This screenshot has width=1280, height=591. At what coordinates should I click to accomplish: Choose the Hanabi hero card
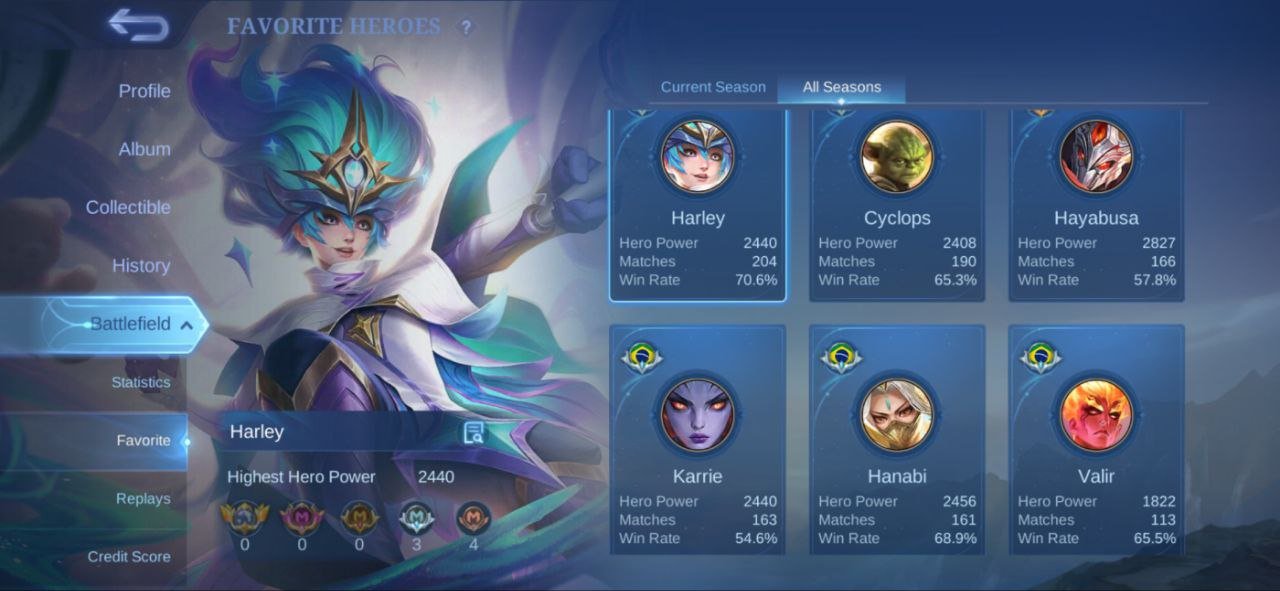pyautogui.click(x=897, y=440)
